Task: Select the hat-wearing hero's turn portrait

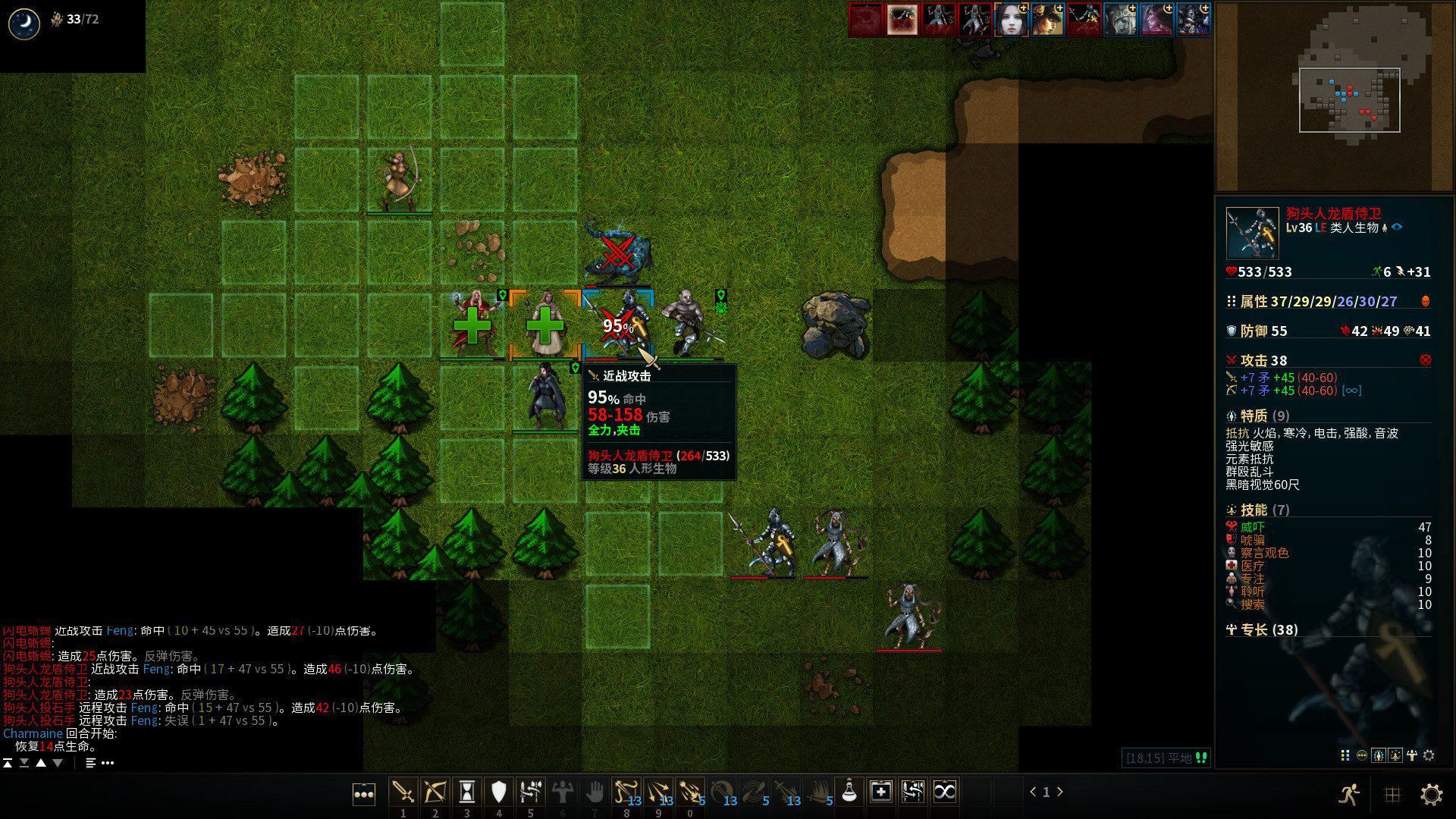Action: click(1047, 20)
